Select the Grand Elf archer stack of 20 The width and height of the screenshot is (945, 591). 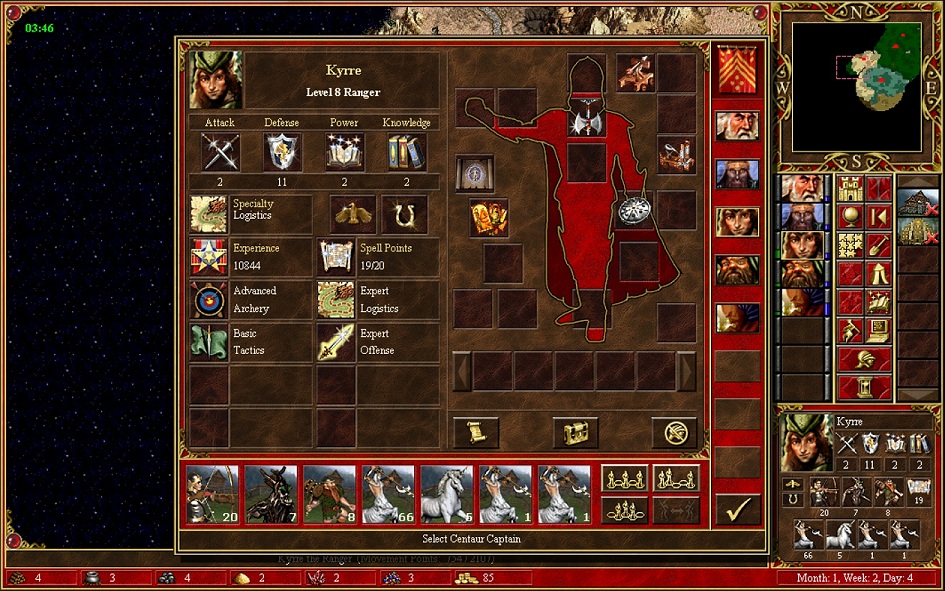point(212,494)
